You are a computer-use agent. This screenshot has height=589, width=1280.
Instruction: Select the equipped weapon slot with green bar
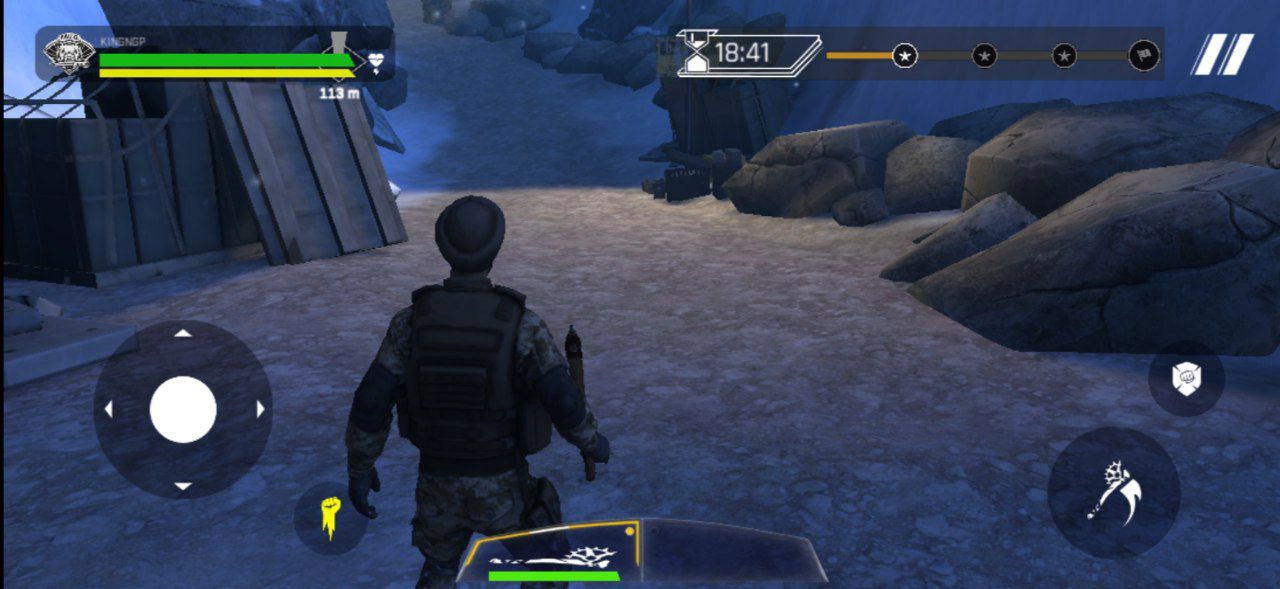tap(552, 553)
